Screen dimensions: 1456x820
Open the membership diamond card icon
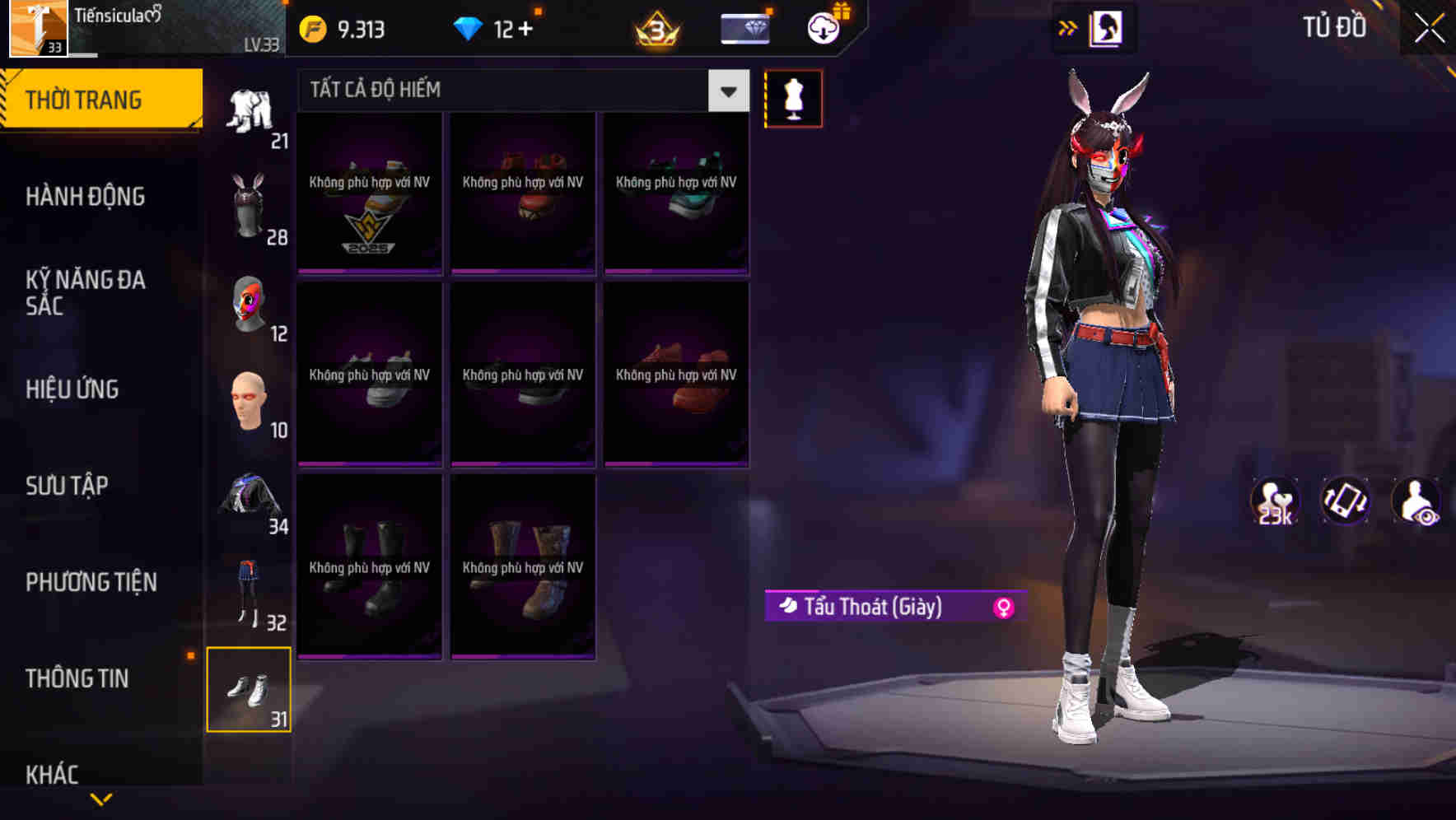coord(744,27)
